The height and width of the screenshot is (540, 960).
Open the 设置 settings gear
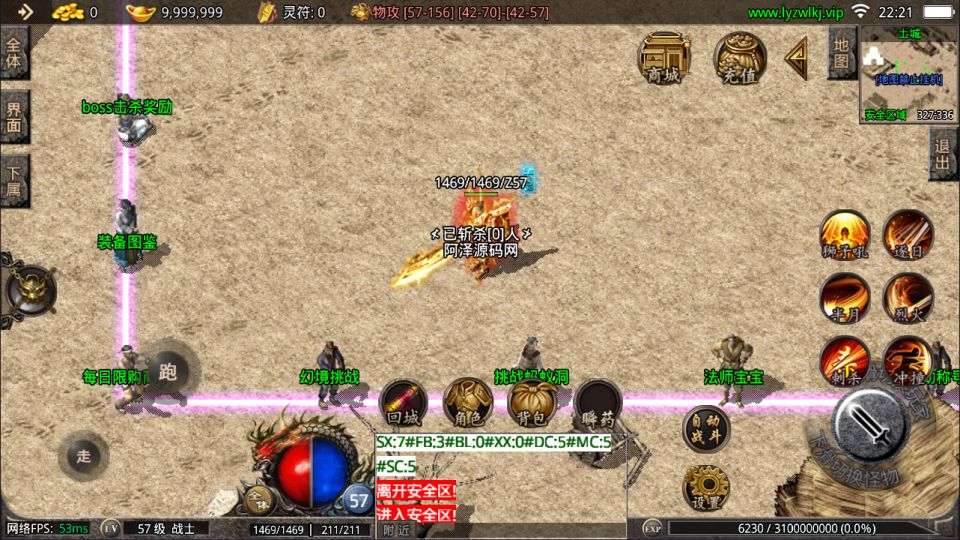point(706,488)
